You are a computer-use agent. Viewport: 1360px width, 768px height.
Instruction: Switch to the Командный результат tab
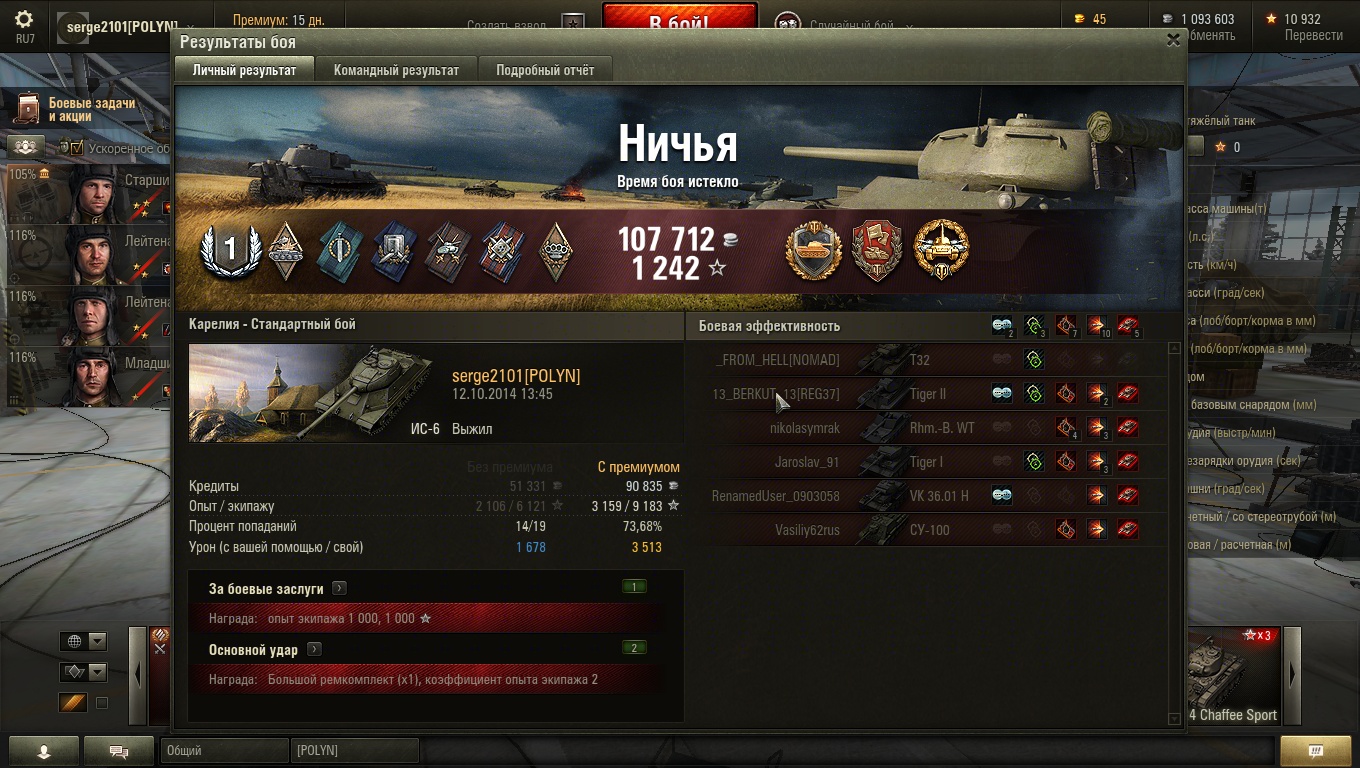[396, 70]
